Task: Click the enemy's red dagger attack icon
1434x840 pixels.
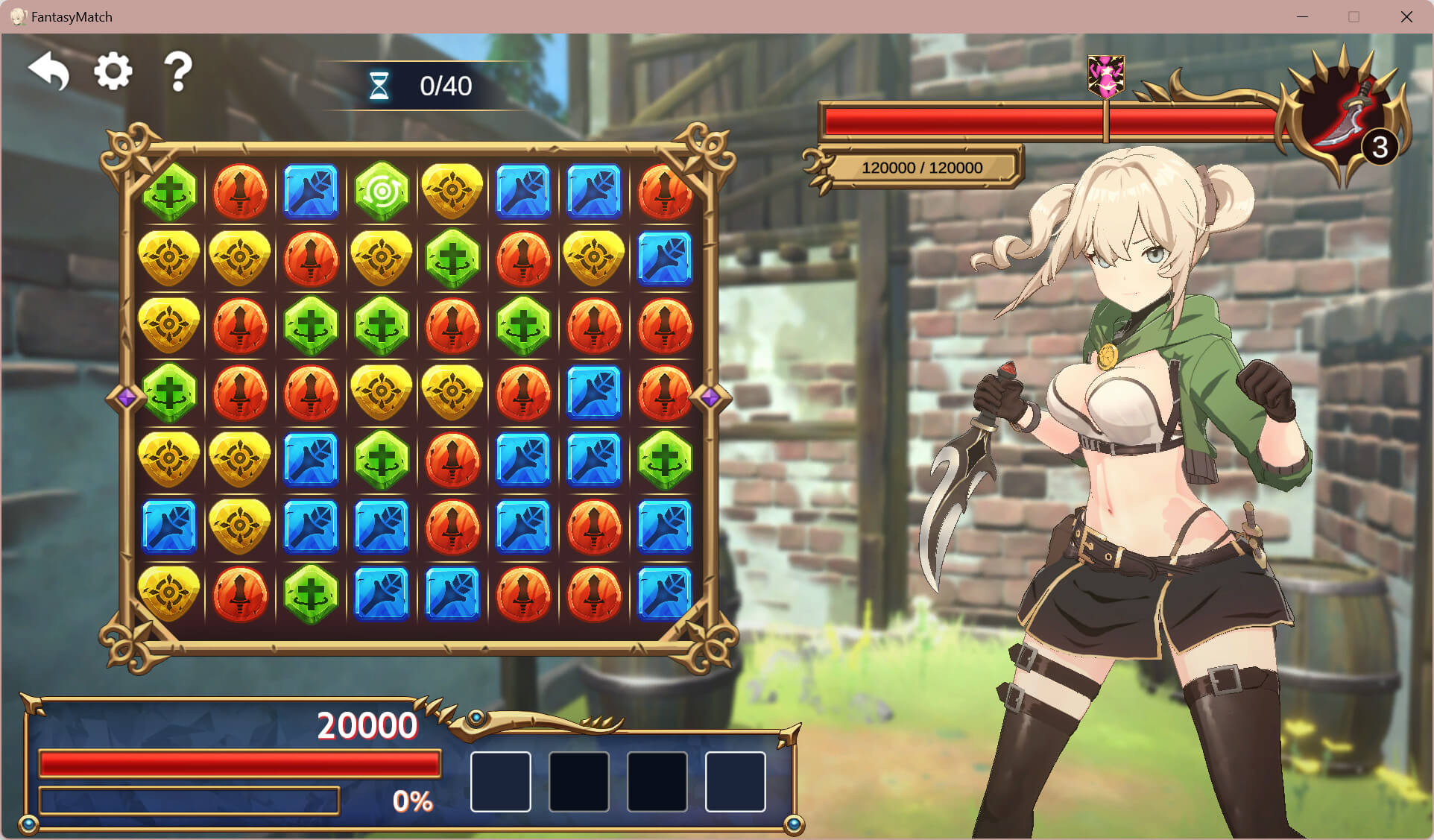Action: click(x=1342, y=119)
